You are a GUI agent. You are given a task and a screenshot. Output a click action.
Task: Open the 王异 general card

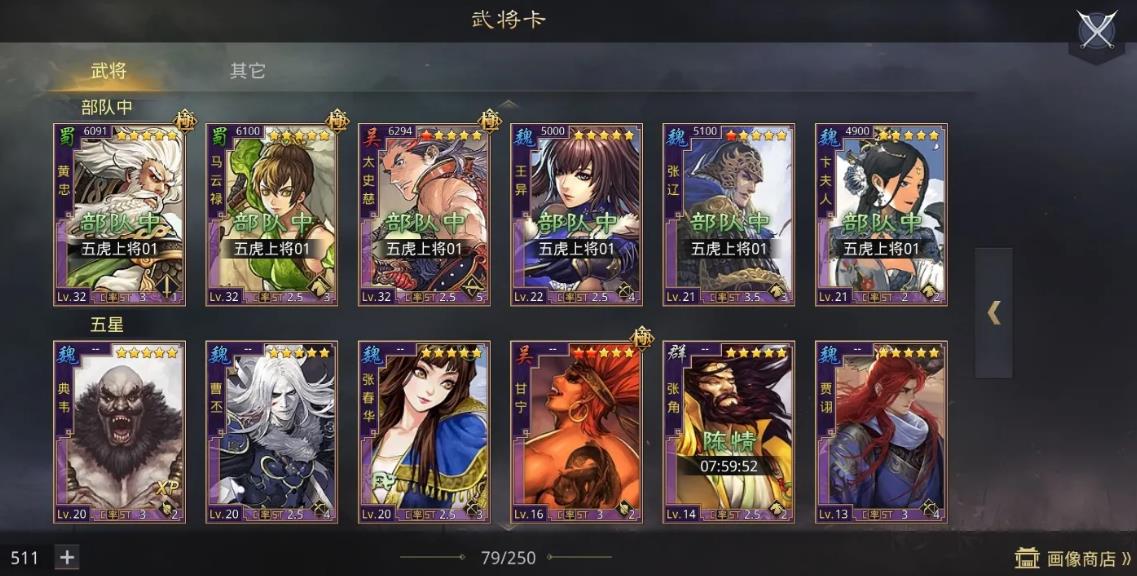576,214
